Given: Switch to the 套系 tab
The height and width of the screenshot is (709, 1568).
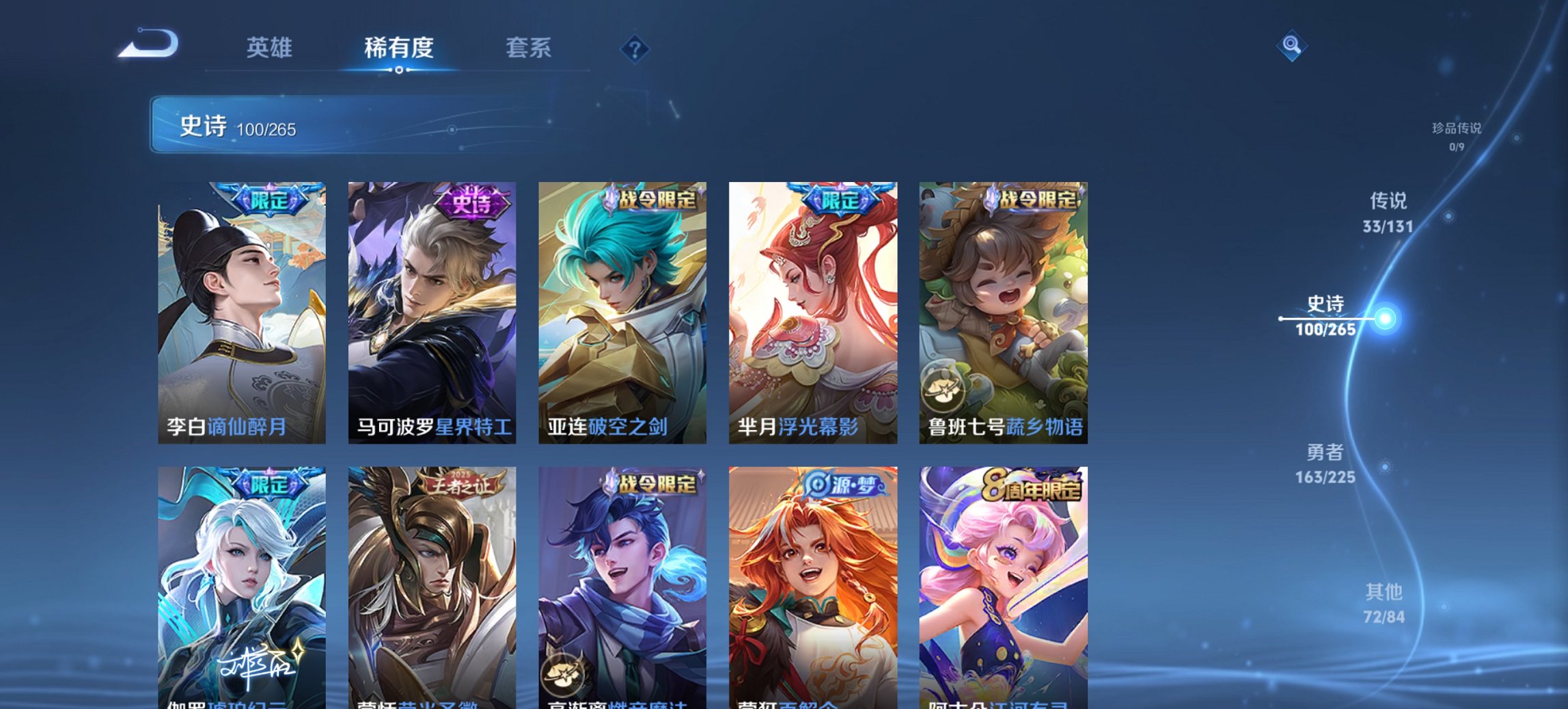Looking at the screenshot, I should (x=528, y=48).
